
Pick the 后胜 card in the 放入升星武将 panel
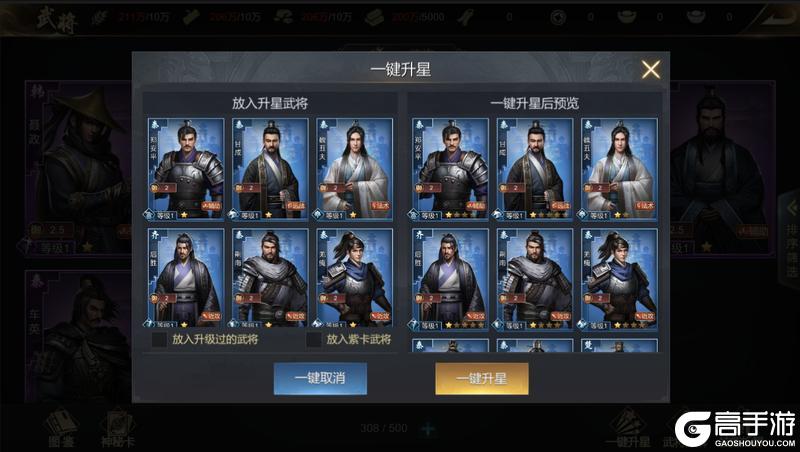click(x=186, y=279)
